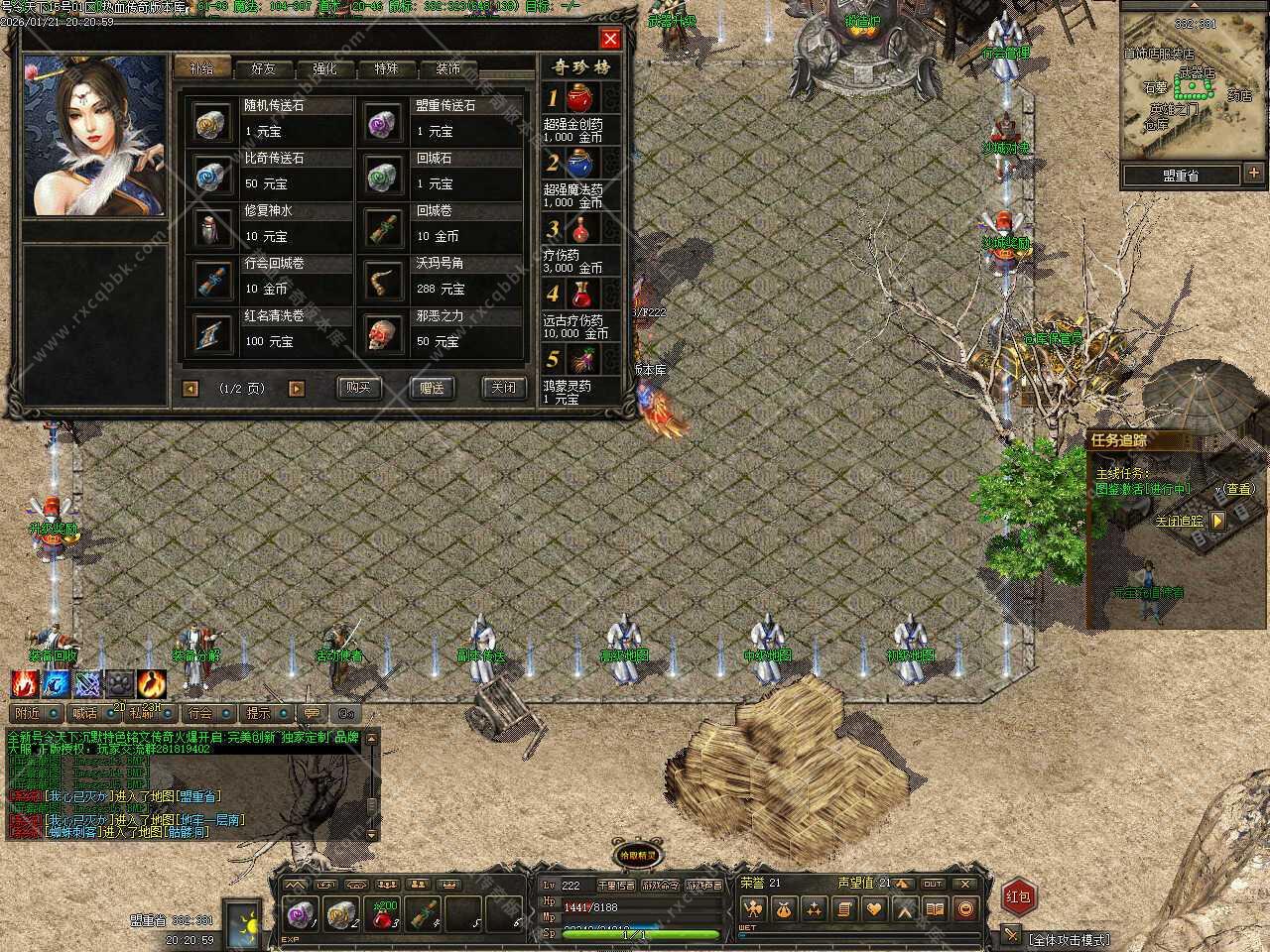
Task: Toggle the 附近 nearby chat channel
Action: [28, 713]
